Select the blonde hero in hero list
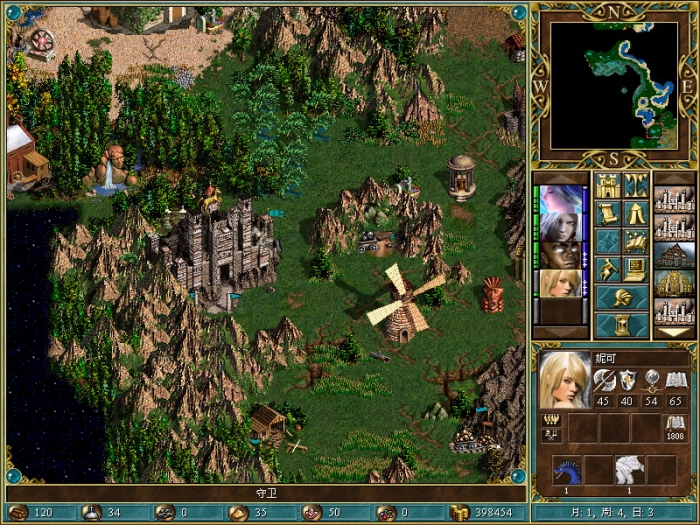The image size is (700, 525). (560, 283)
